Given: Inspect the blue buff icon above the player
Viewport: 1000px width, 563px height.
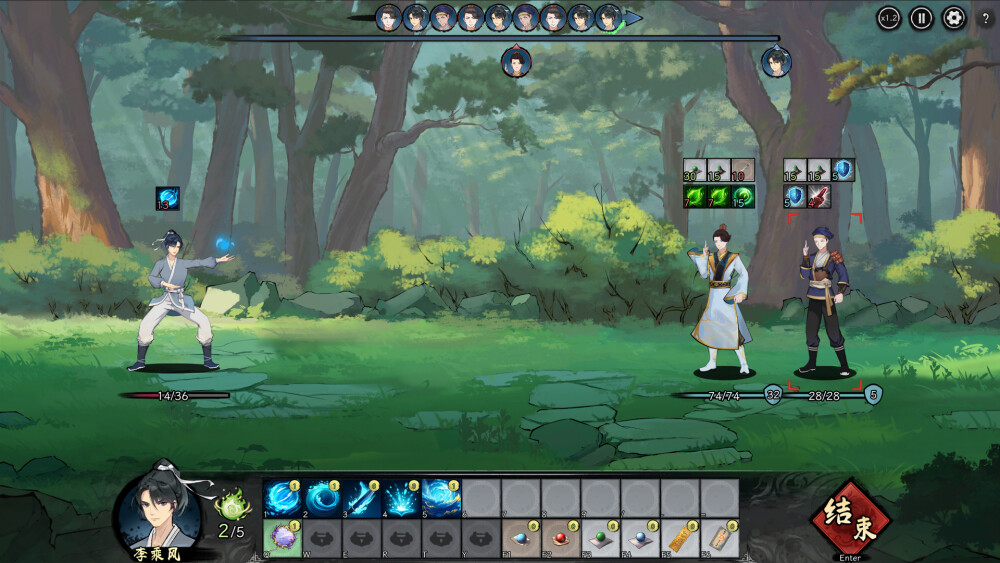Looking at the screenshot, I should (168, 199).
